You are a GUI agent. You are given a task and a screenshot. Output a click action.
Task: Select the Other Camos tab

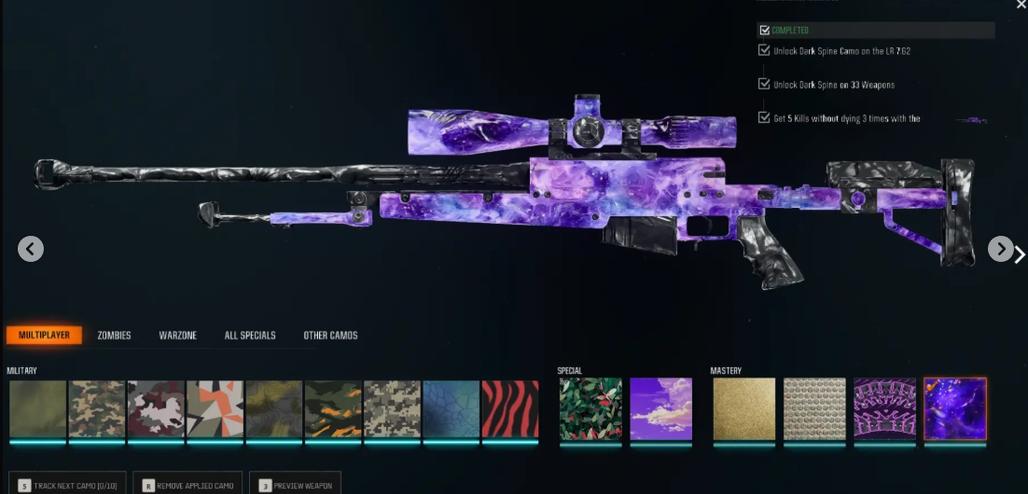330,335
